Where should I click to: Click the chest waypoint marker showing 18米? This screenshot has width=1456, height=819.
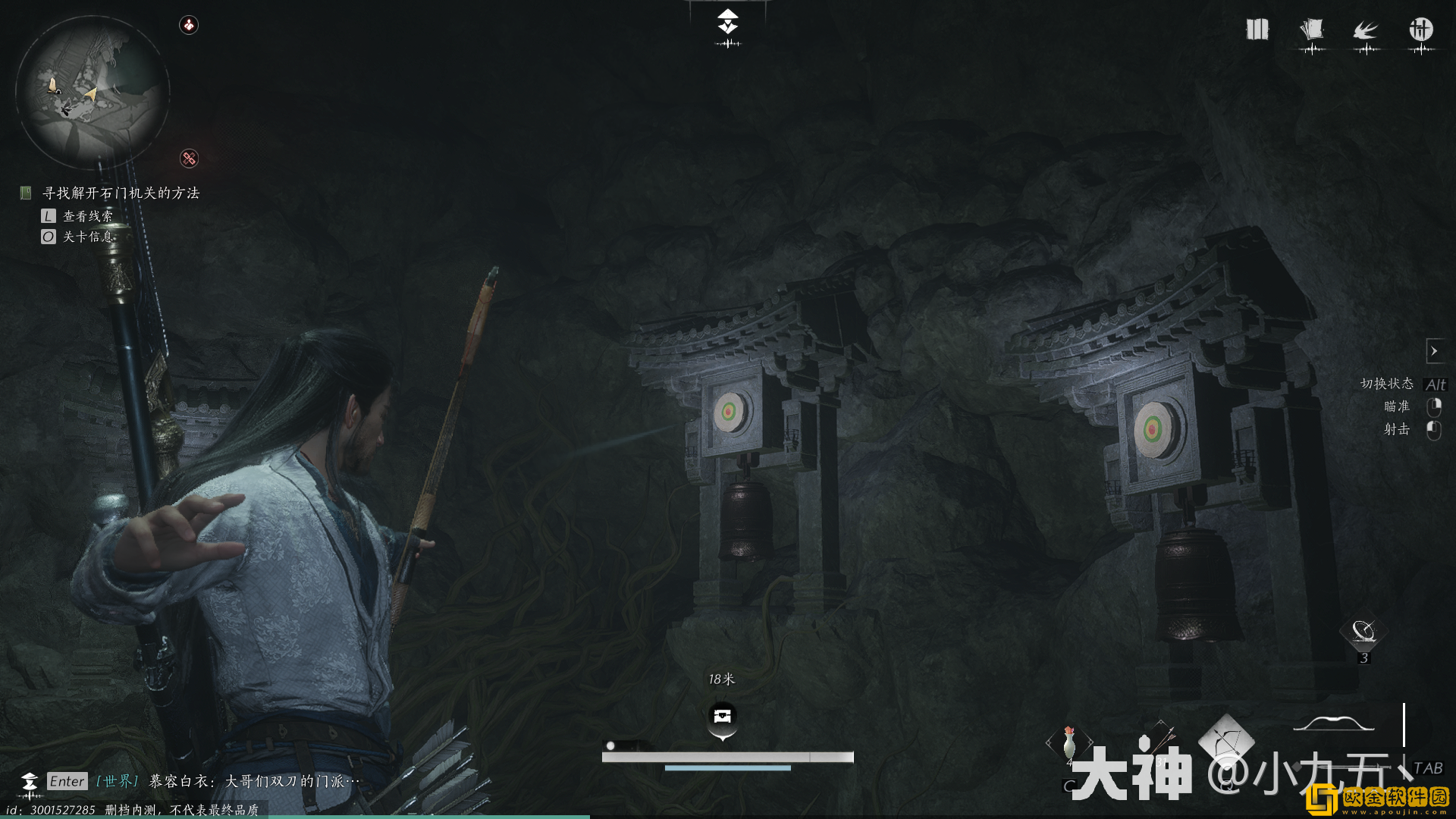722,716
